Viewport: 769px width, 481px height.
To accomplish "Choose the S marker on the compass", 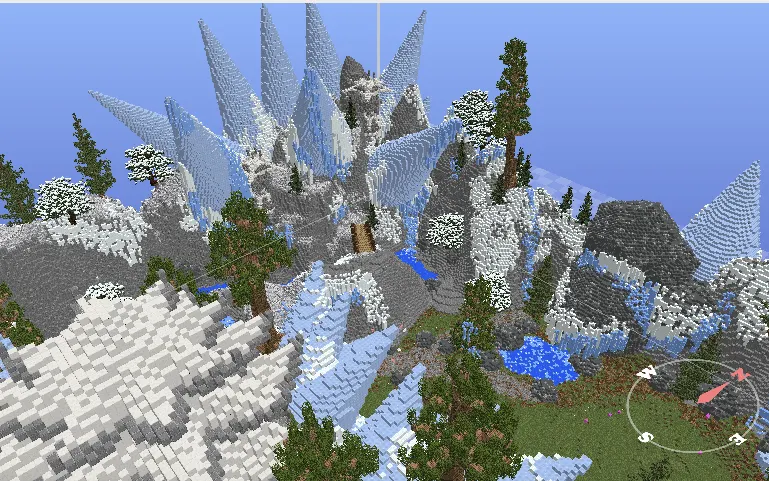I will [646, 437].
